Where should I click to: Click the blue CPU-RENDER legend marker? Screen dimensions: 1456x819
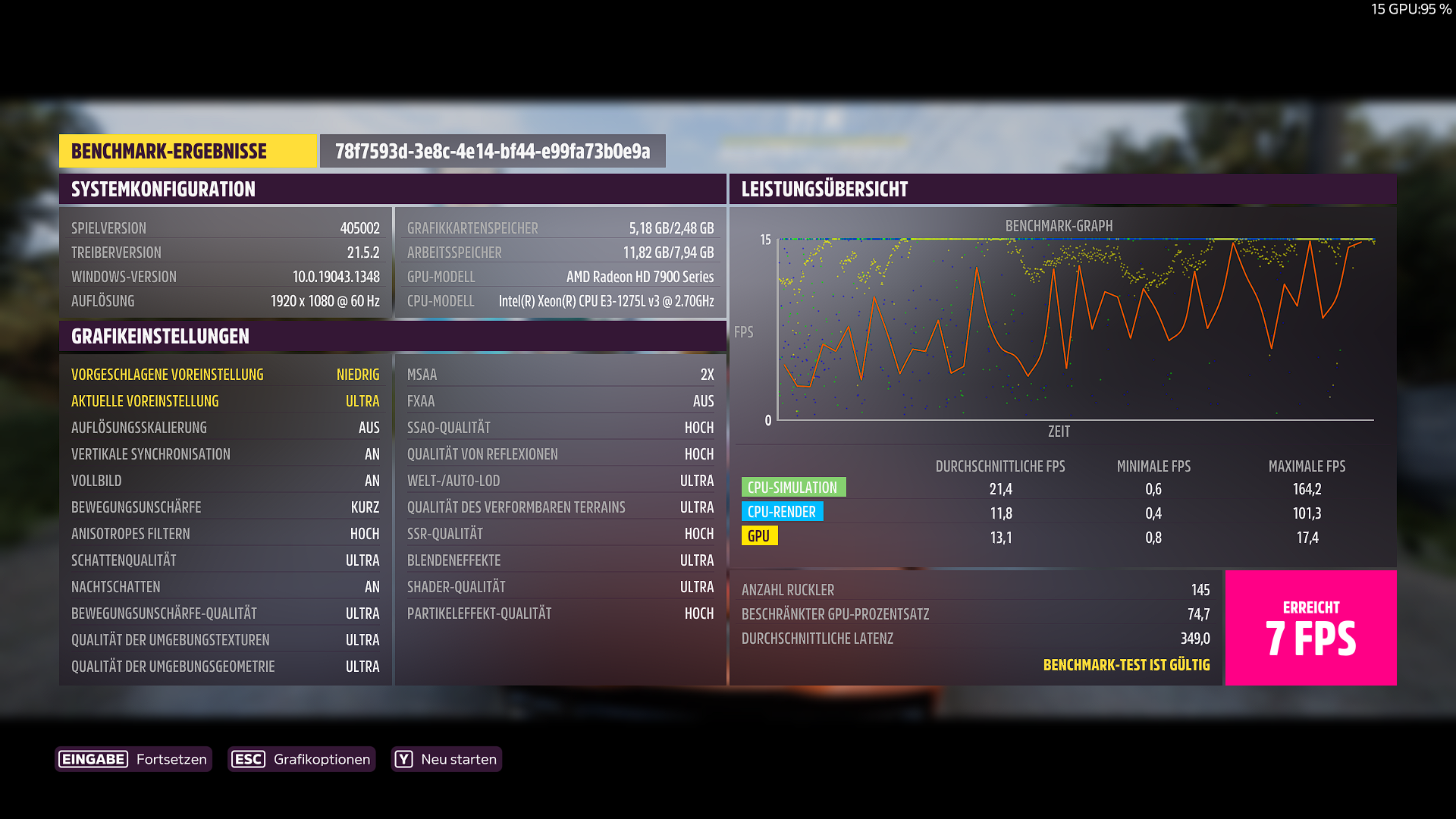pyautogui.click(x=783, y=512)
